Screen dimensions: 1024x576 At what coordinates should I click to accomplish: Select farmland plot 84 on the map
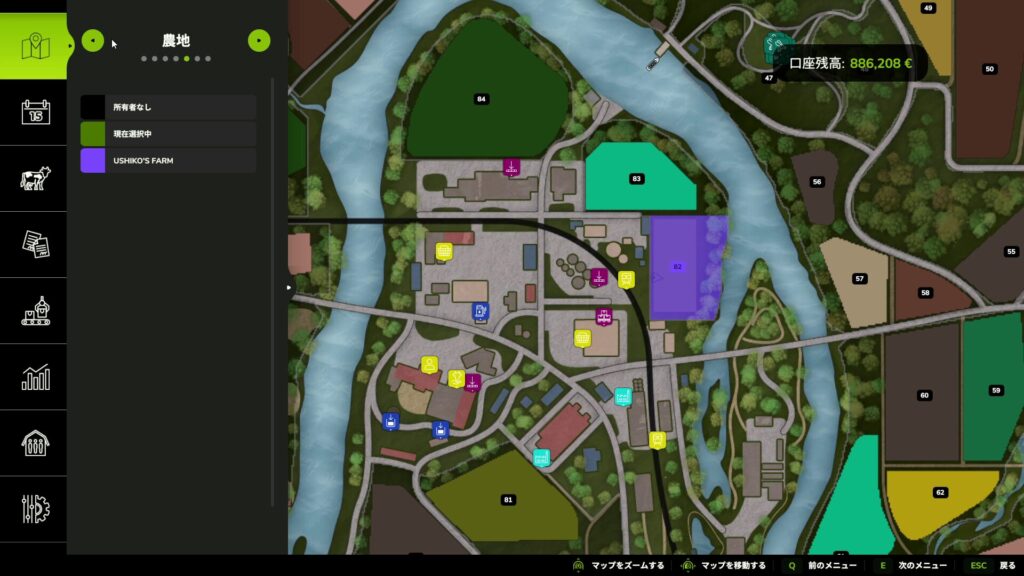(481, 98)
